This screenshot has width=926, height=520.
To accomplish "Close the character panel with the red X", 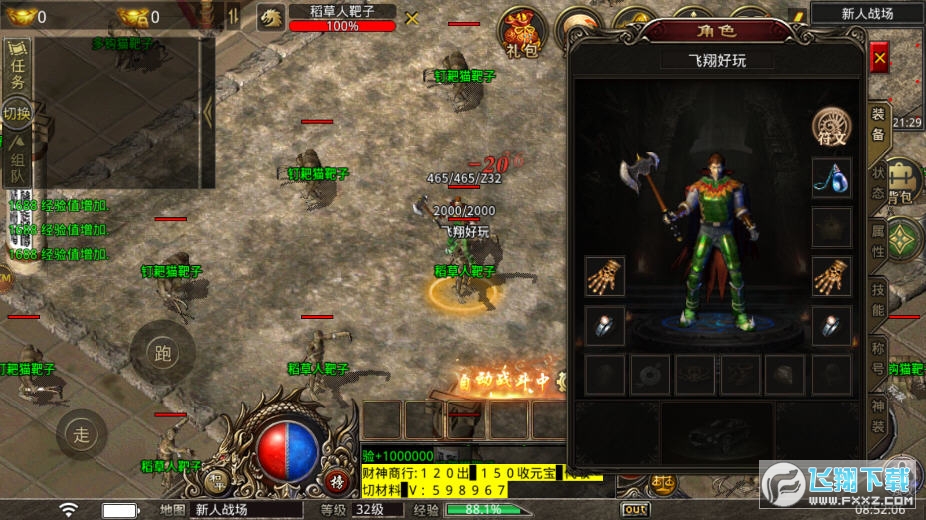I will point(880,59).
